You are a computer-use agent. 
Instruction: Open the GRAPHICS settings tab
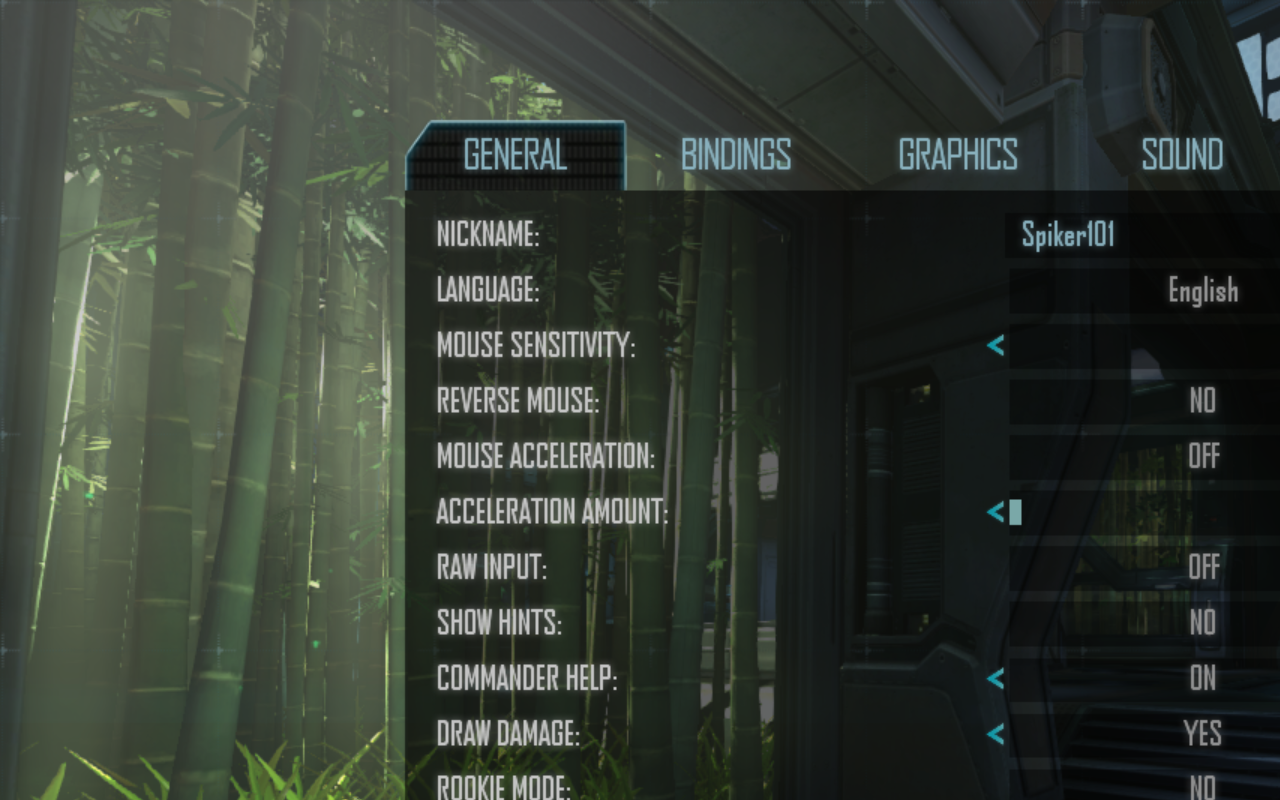pos(958,155)
